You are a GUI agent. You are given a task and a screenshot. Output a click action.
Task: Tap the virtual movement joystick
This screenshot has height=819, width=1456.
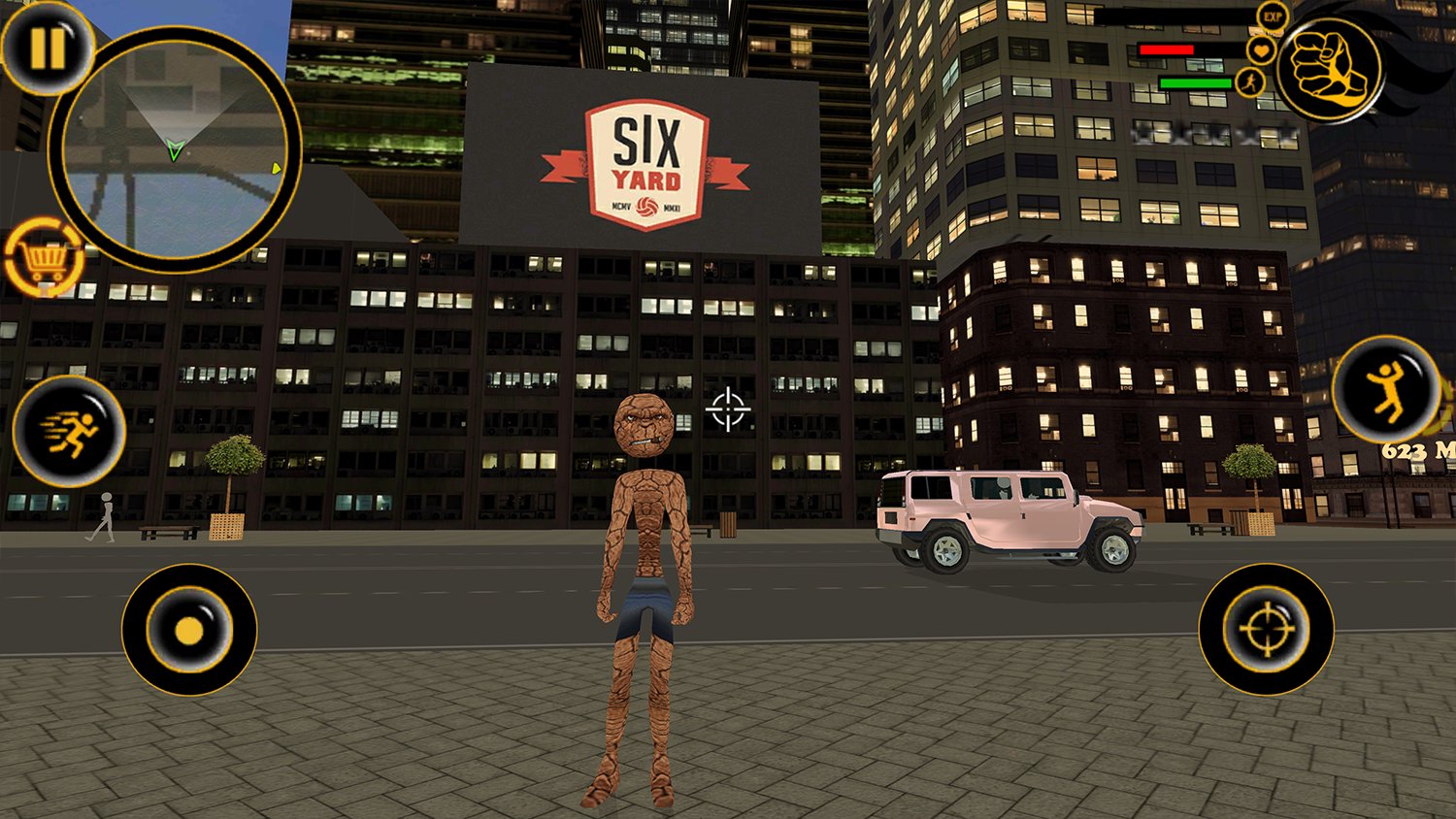(189, 630)
